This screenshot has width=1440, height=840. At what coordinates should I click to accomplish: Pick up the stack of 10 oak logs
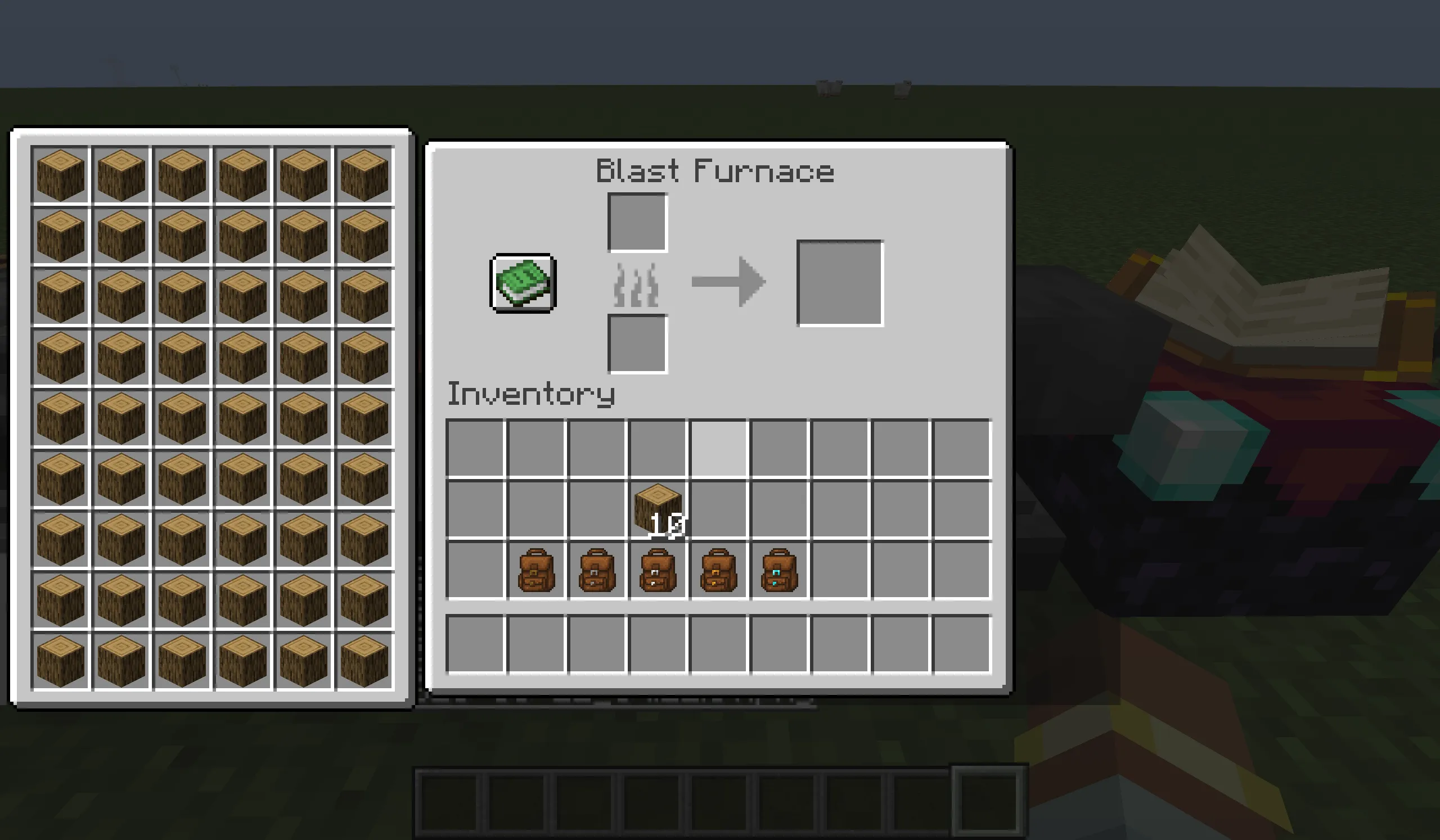(657, 510)
